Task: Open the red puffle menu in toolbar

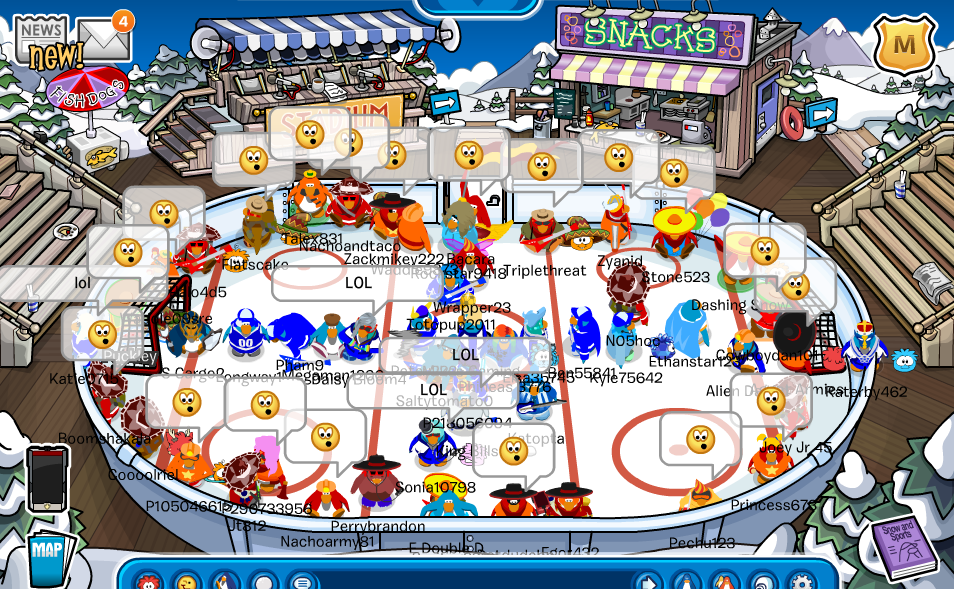Action: click(149, 581)
